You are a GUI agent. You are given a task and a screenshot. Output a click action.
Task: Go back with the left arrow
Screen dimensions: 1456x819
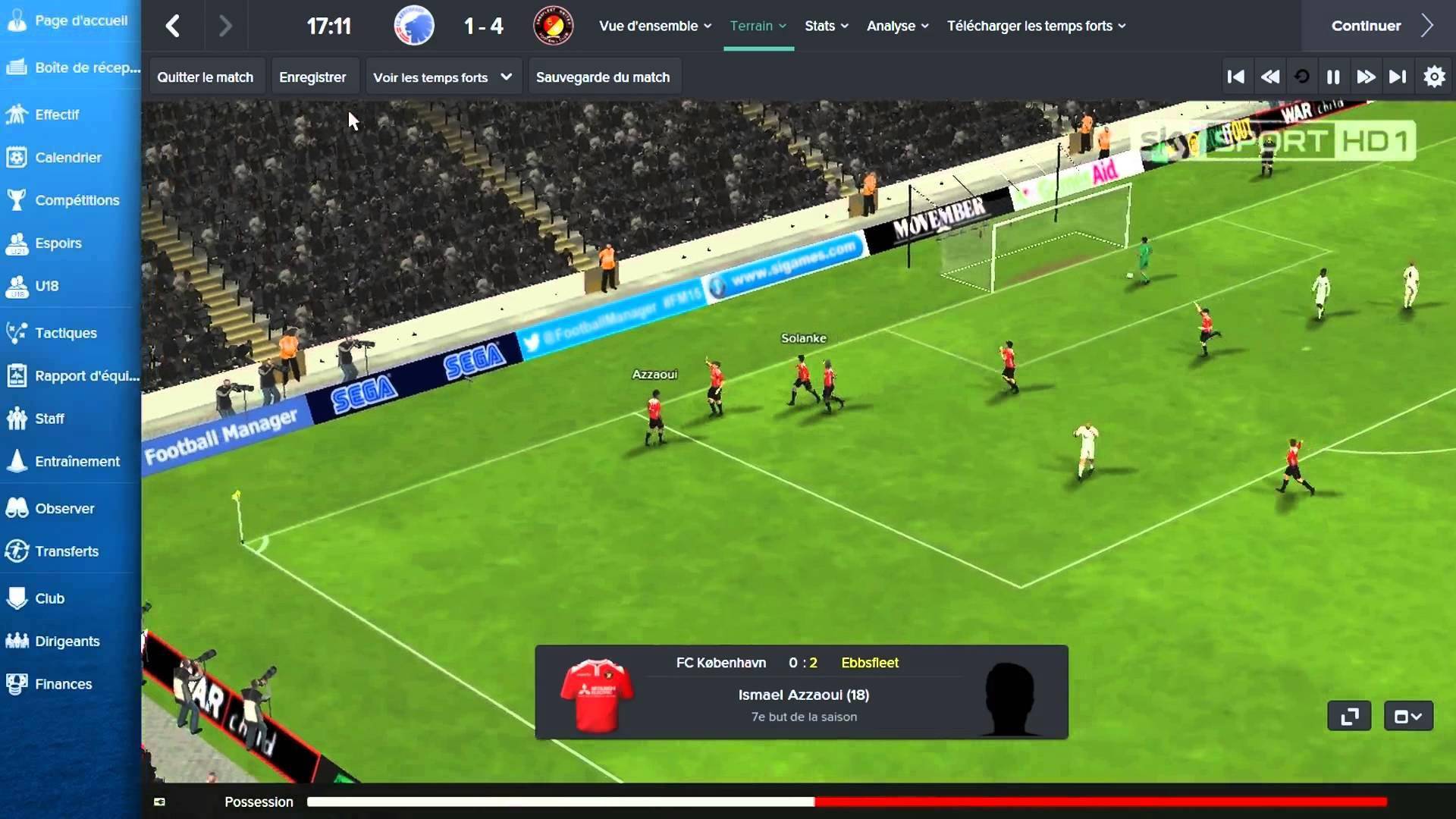coord(173,26)
